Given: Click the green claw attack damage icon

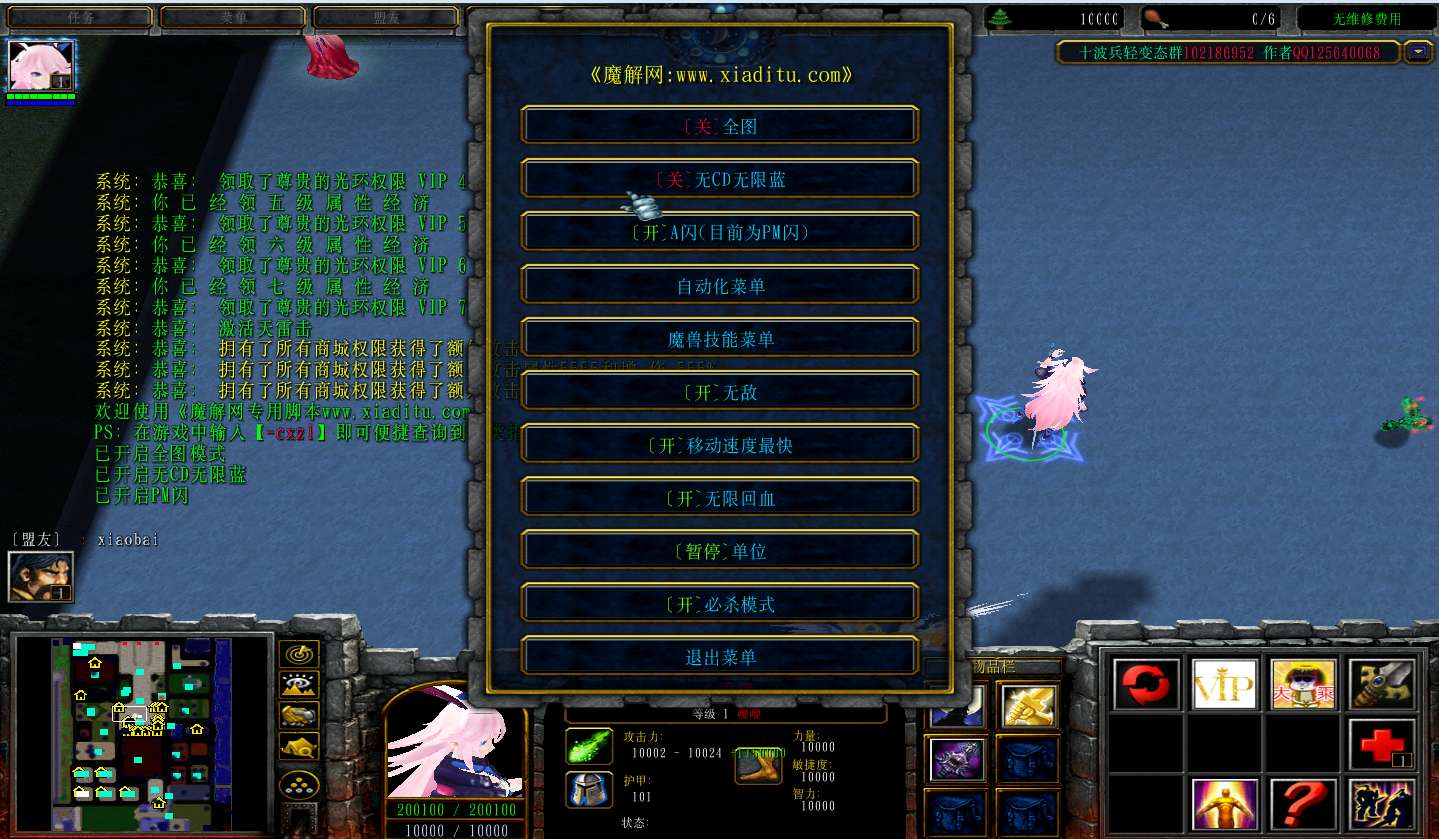Looking at the screenshot, I should tap(588, 745).
